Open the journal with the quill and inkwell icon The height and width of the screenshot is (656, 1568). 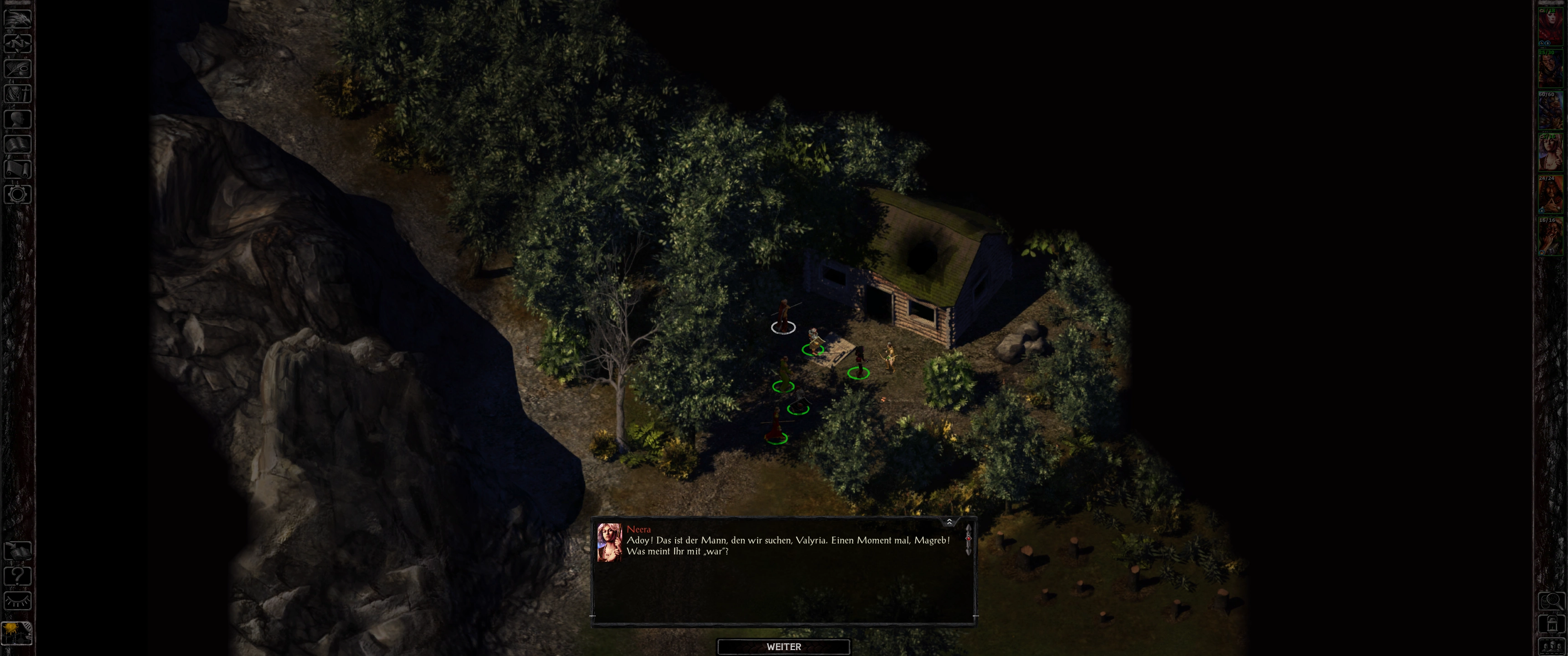point(18,68)
